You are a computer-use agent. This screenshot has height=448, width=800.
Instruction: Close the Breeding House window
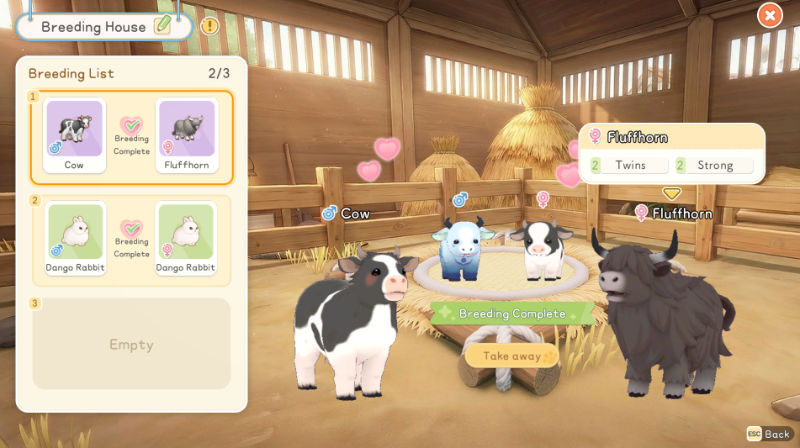point(769,15)
